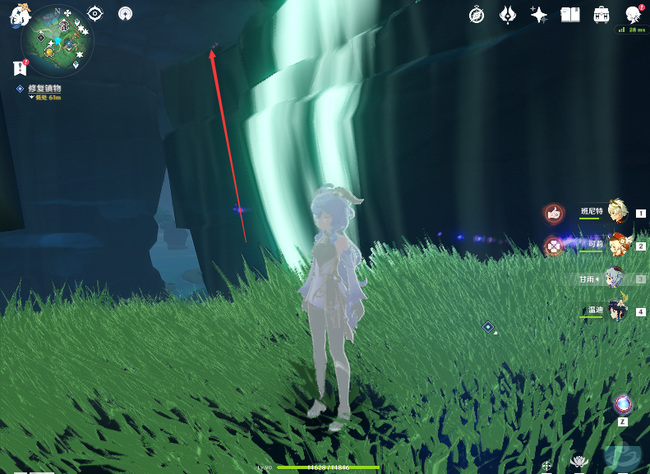Click the signal-arc icon beside the minimap

click(x=124, y=13)
